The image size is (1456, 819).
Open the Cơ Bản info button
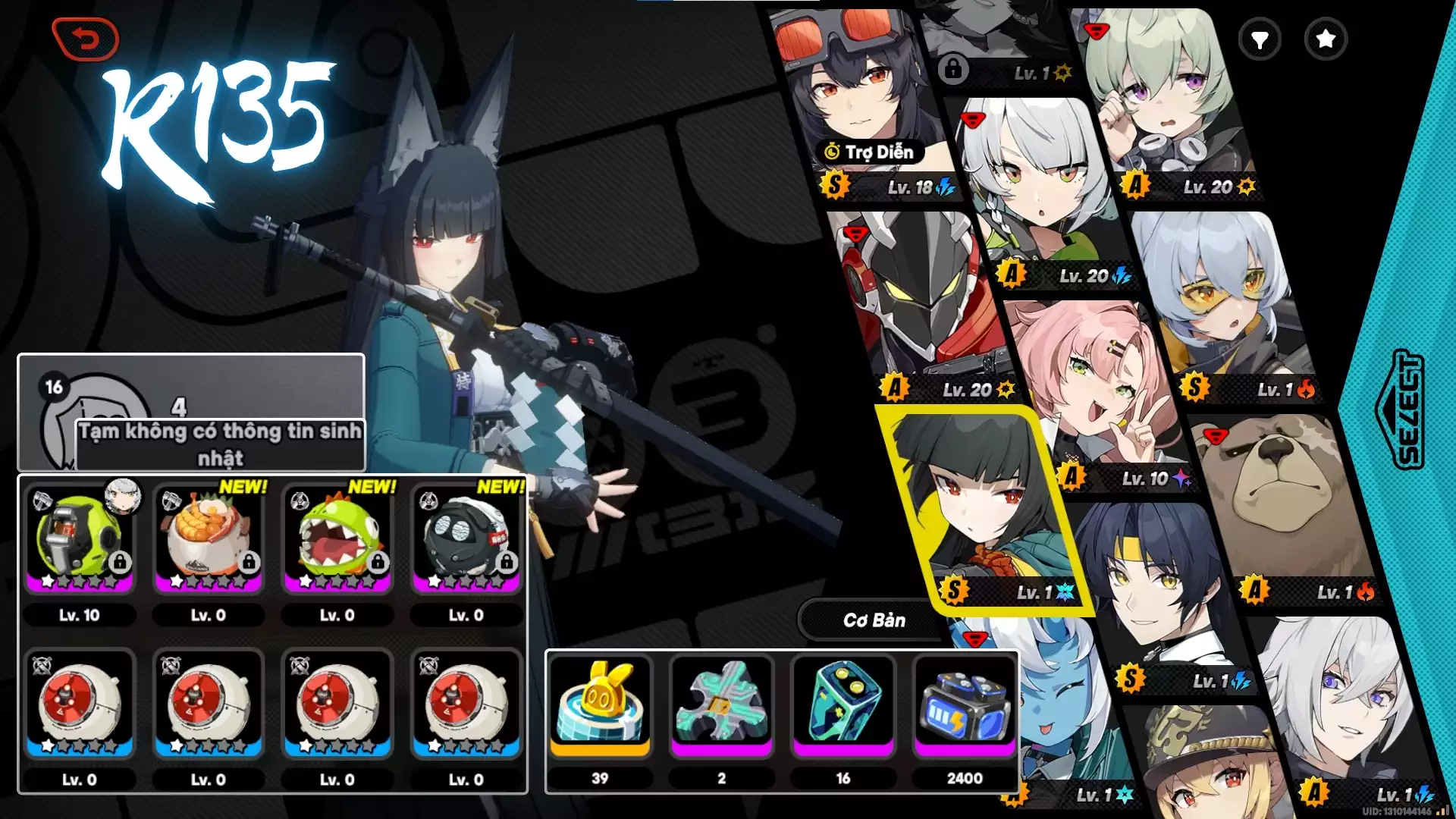coord(874,620)
